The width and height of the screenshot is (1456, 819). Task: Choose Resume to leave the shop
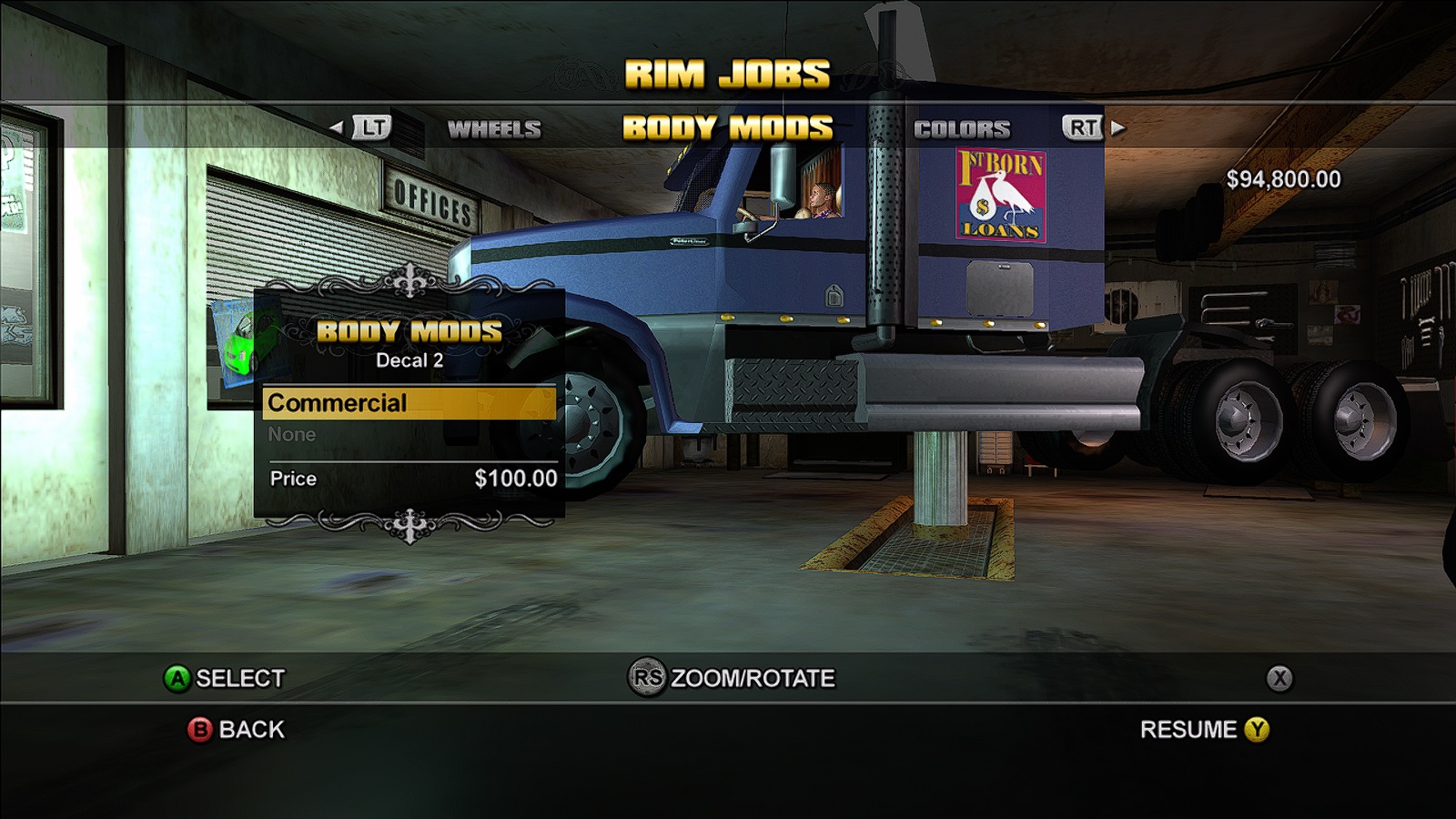(x=1203, y=730)
